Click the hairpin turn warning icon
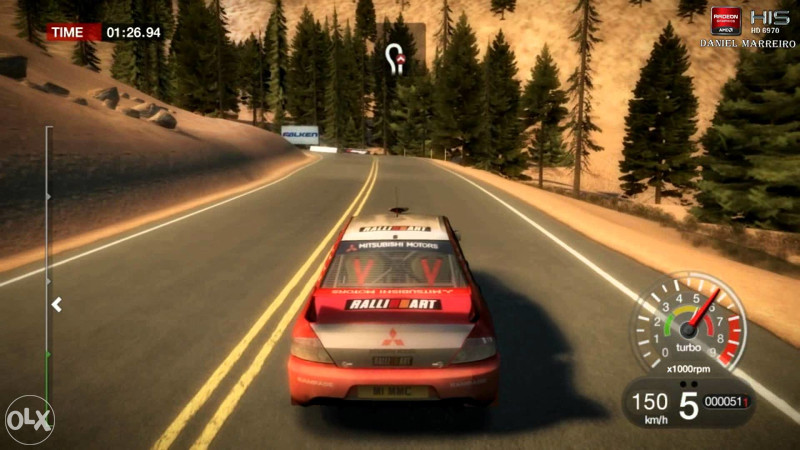 click(398, 57)
